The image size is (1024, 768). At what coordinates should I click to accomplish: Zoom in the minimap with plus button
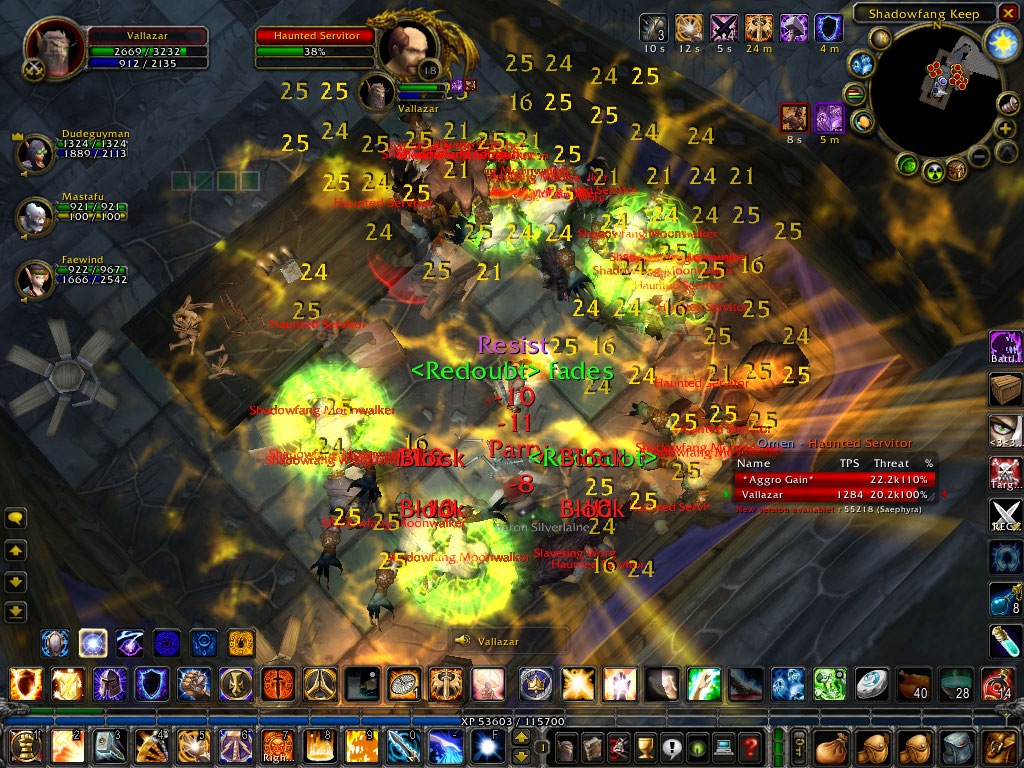(x=1006, y=130)
